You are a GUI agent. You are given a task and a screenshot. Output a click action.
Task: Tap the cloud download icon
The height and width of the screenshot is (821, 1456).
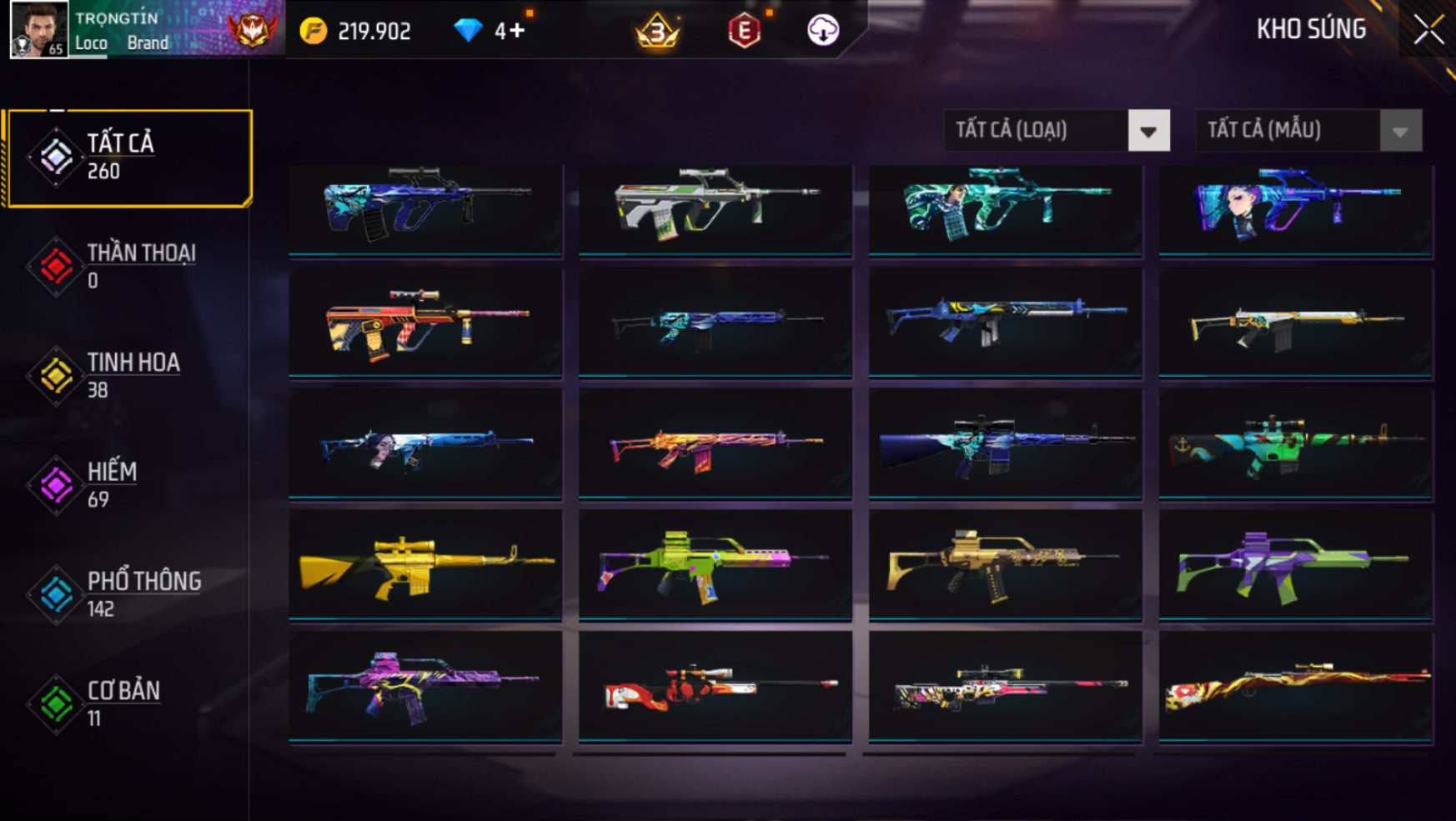click(823, 31)
